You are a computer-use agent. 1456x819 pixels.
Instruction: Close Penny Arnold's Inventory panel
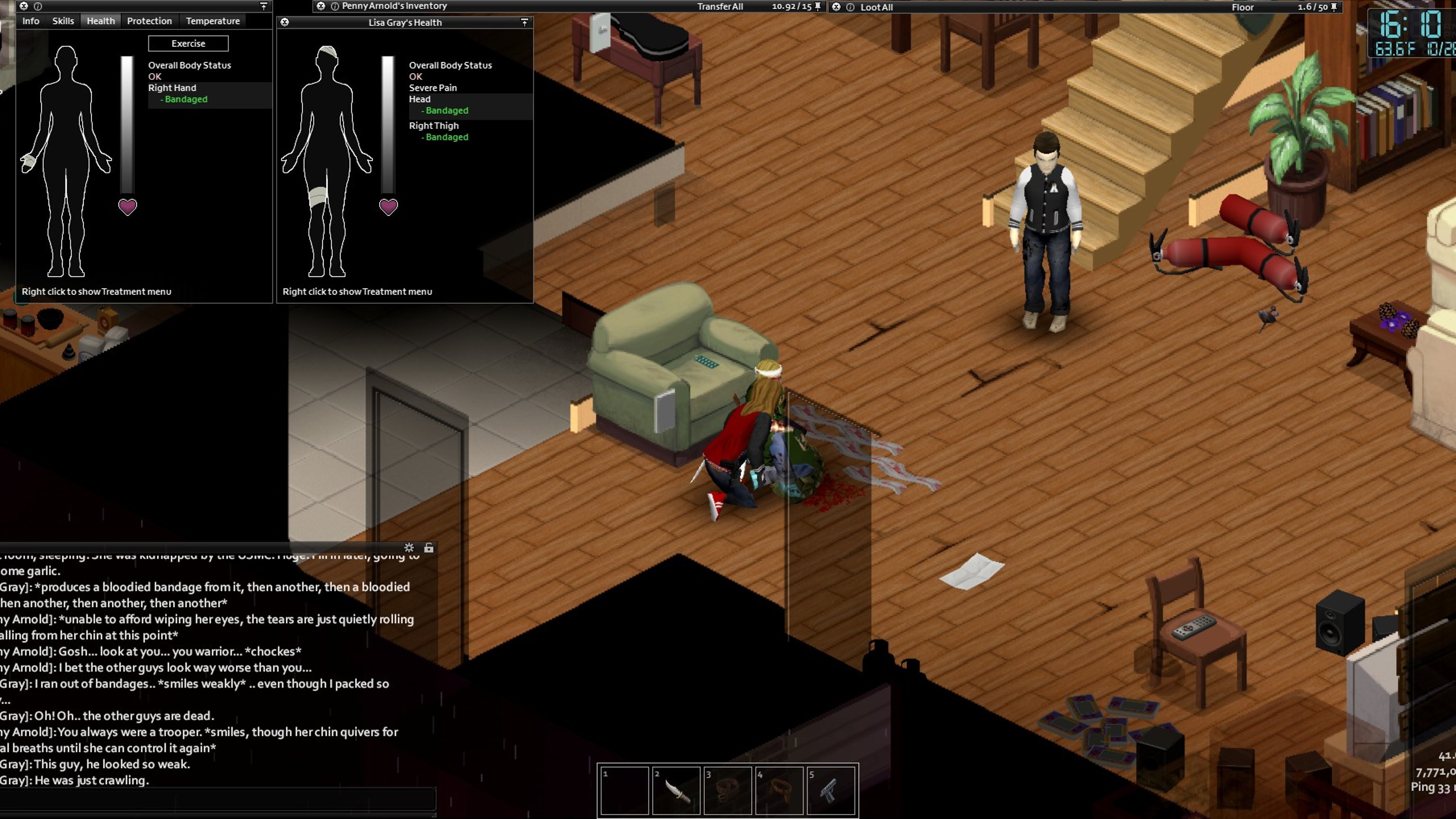coord(320,6)
